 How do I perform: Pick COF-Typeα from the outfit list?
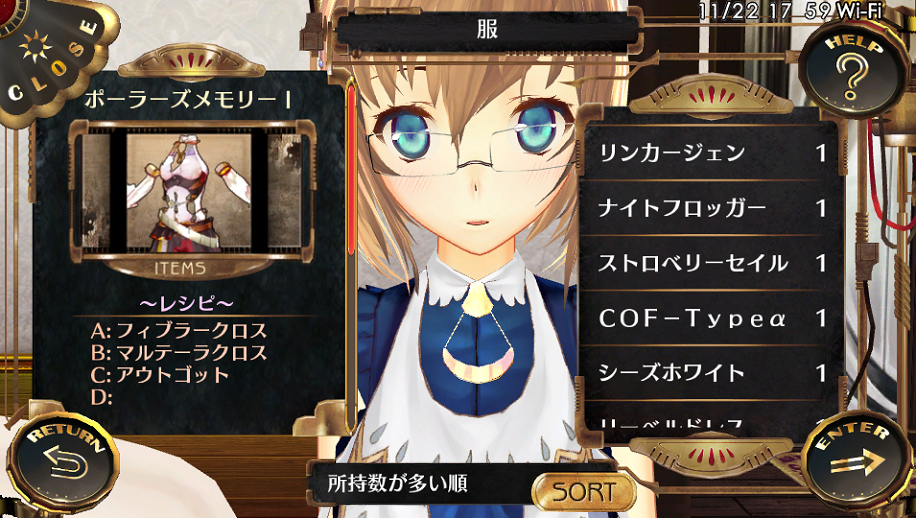point(712,319)
